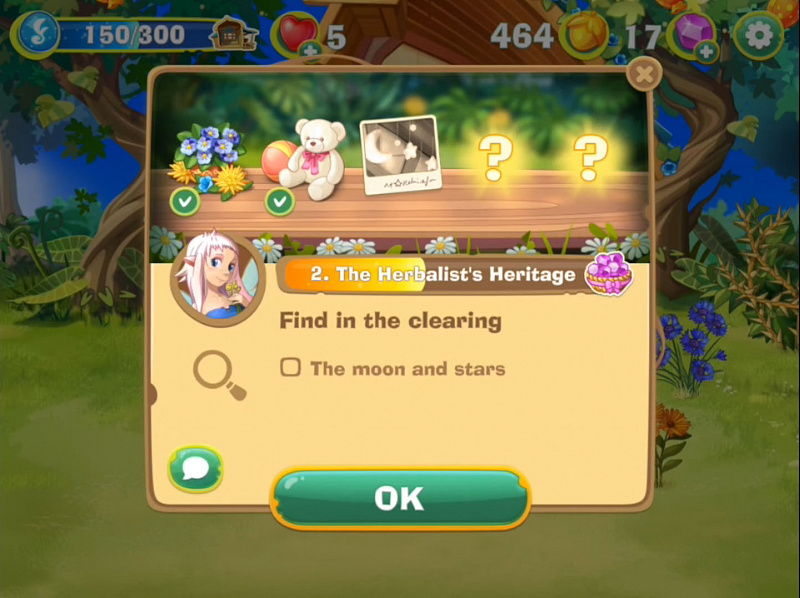This screenshot has height=598, width=800.
Task: Select the flower bouquet collection item
Action: pyautogui.click(x=208, y=158)
